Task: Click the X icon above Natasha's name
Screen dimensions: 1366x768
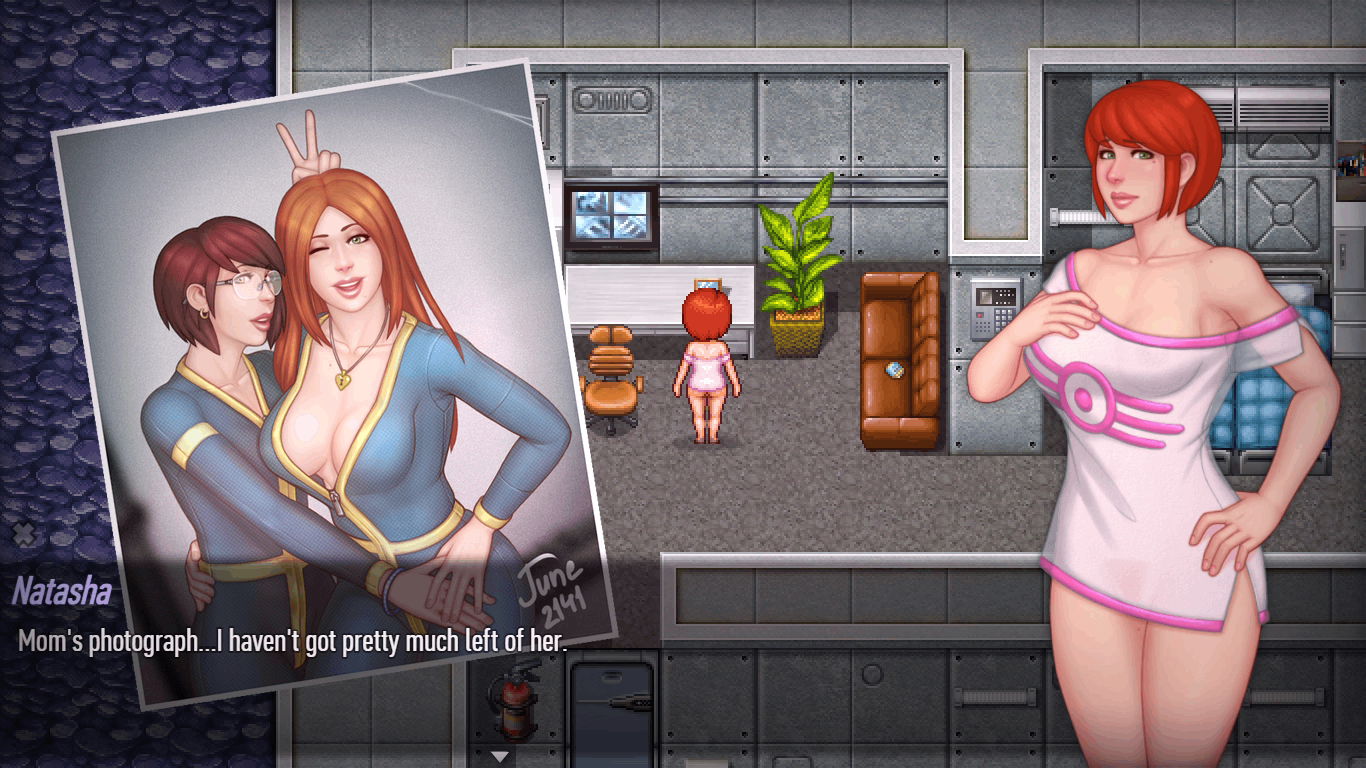Action: (24, 535)
